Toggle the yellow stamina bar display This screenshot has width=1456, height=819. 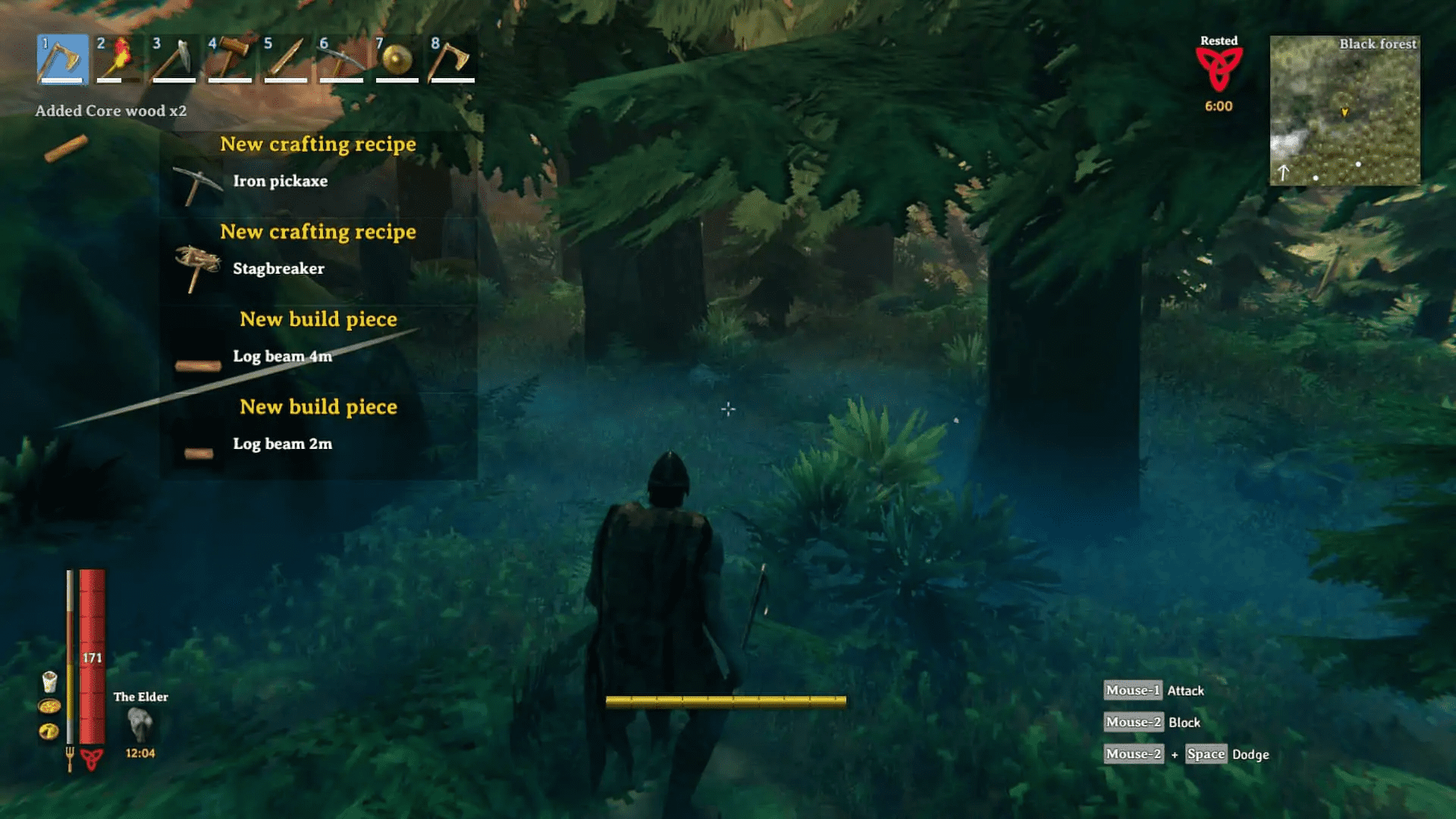pyautogui.click(x=724, y=701)
